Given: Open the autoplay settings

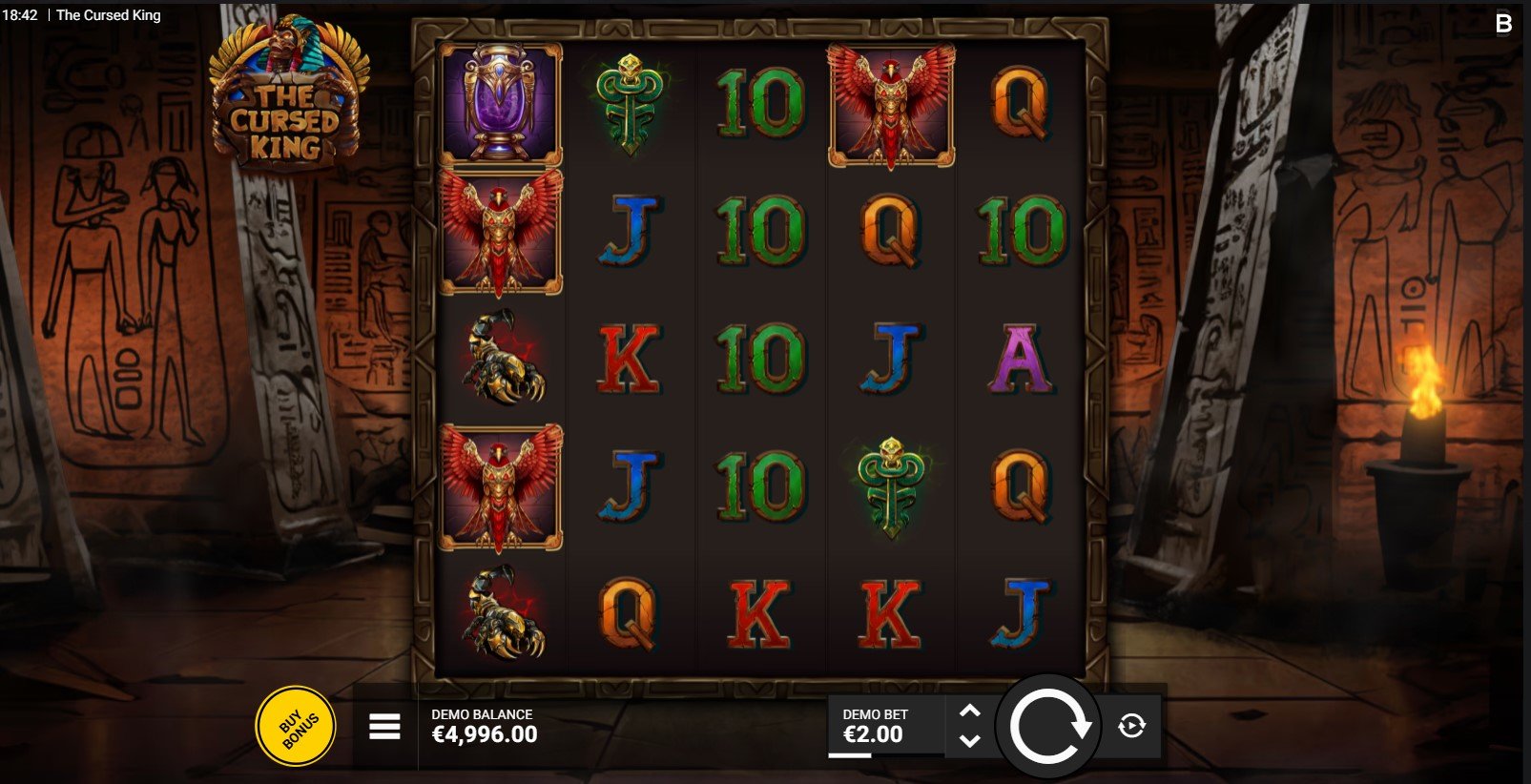Looking at the screenshot, I should click(1131, 727).
